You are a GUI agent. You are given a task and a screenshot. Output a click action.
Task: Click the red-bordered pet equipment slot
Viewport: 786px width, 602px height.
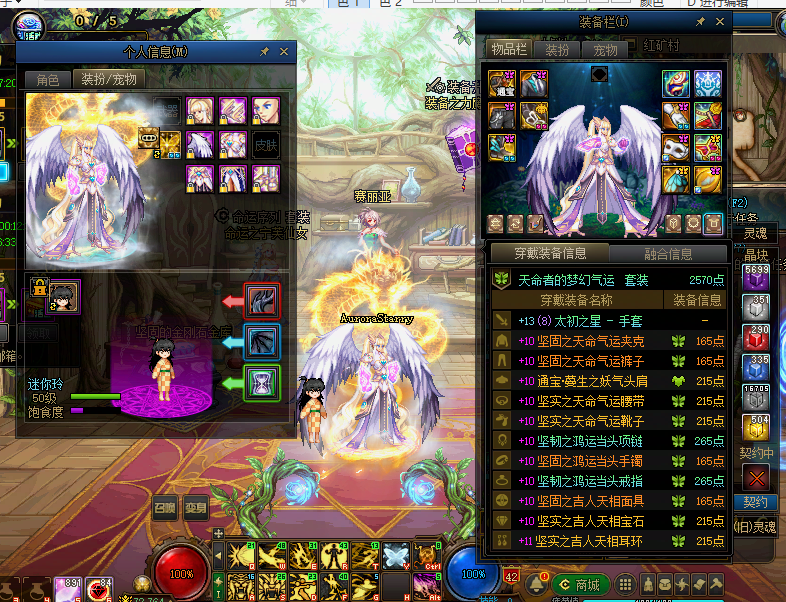coord(263,300)
